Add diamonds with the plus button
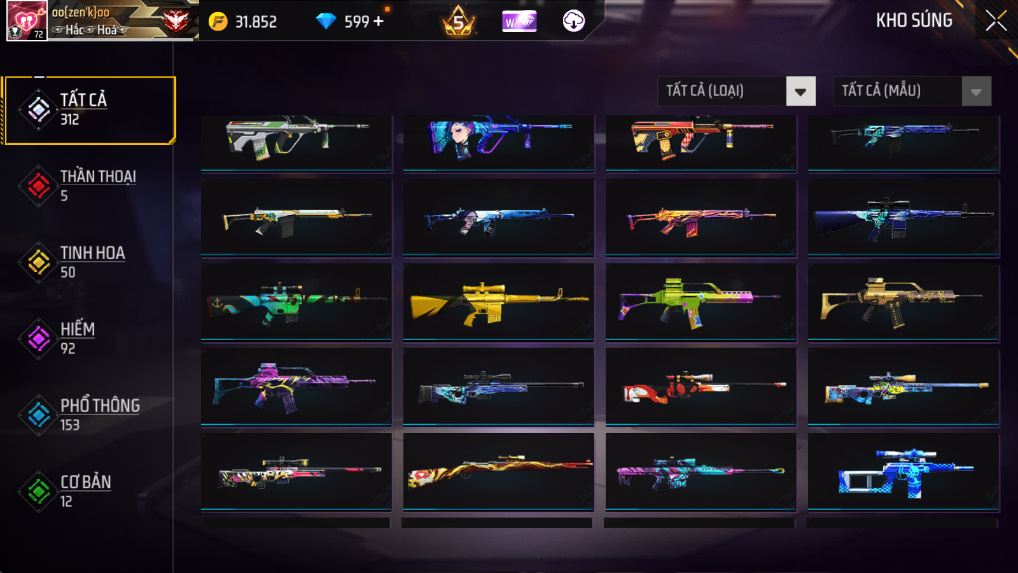 click(378, 21)
